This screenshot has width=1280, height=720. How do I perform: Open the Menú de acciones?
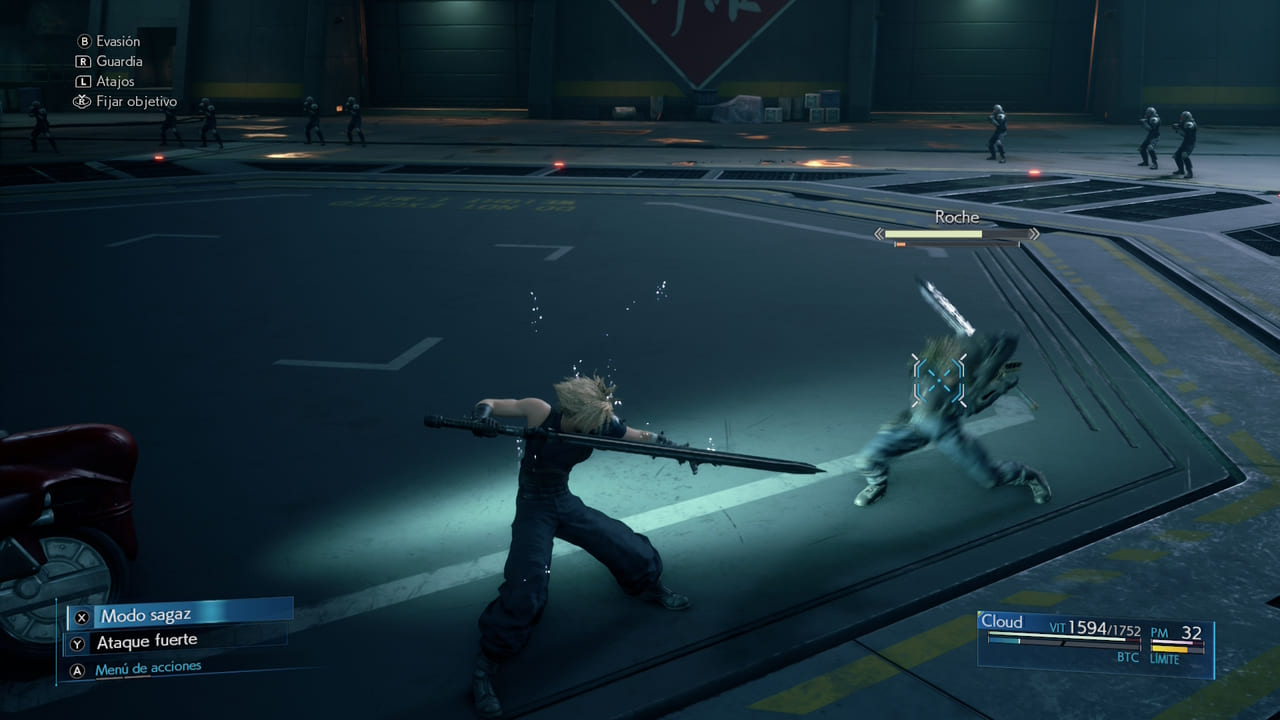[x=147, y=668]
